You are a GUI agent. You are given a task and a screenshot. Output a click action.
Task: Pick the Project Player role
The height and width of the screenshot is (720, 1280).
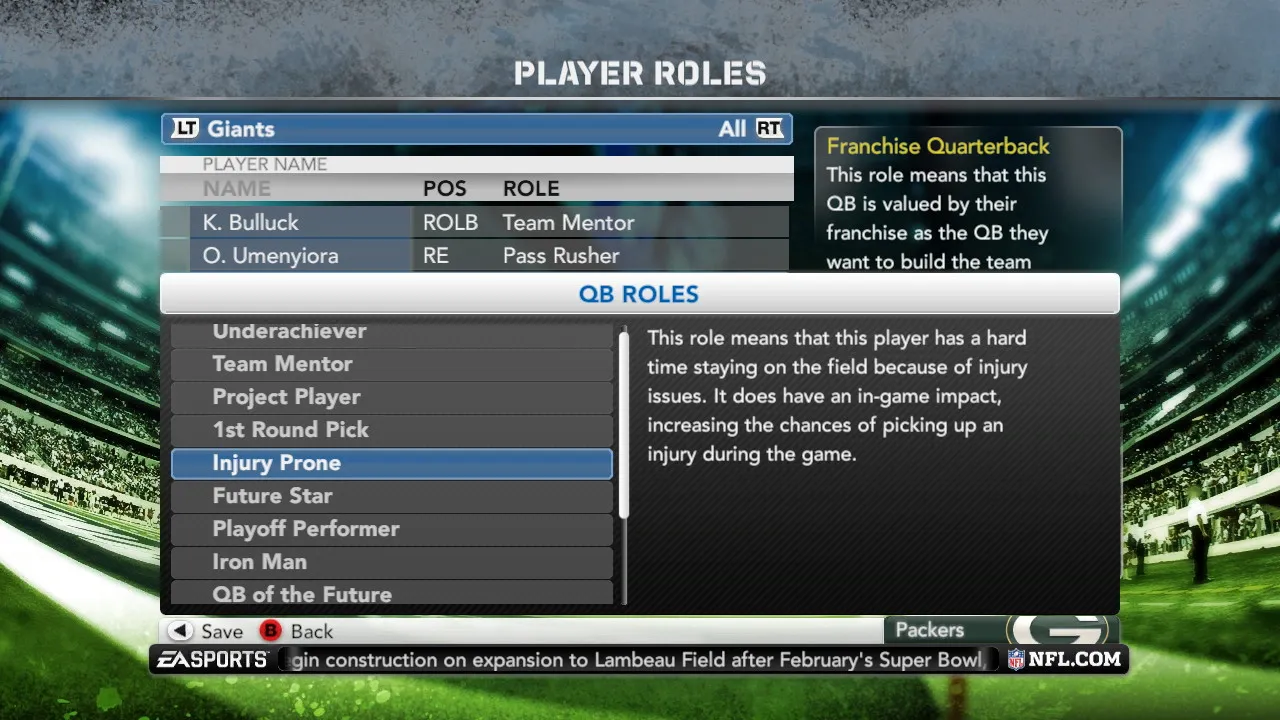[x=391, y=397]
